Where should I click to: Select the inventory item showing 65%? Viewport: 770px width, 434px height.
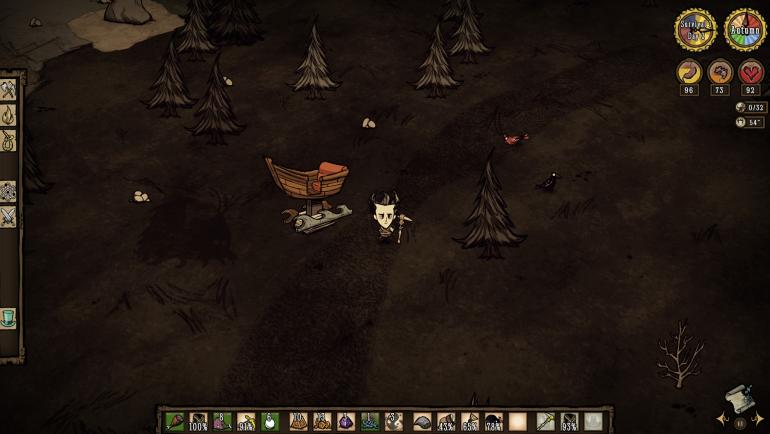click(x=470, y=421)
